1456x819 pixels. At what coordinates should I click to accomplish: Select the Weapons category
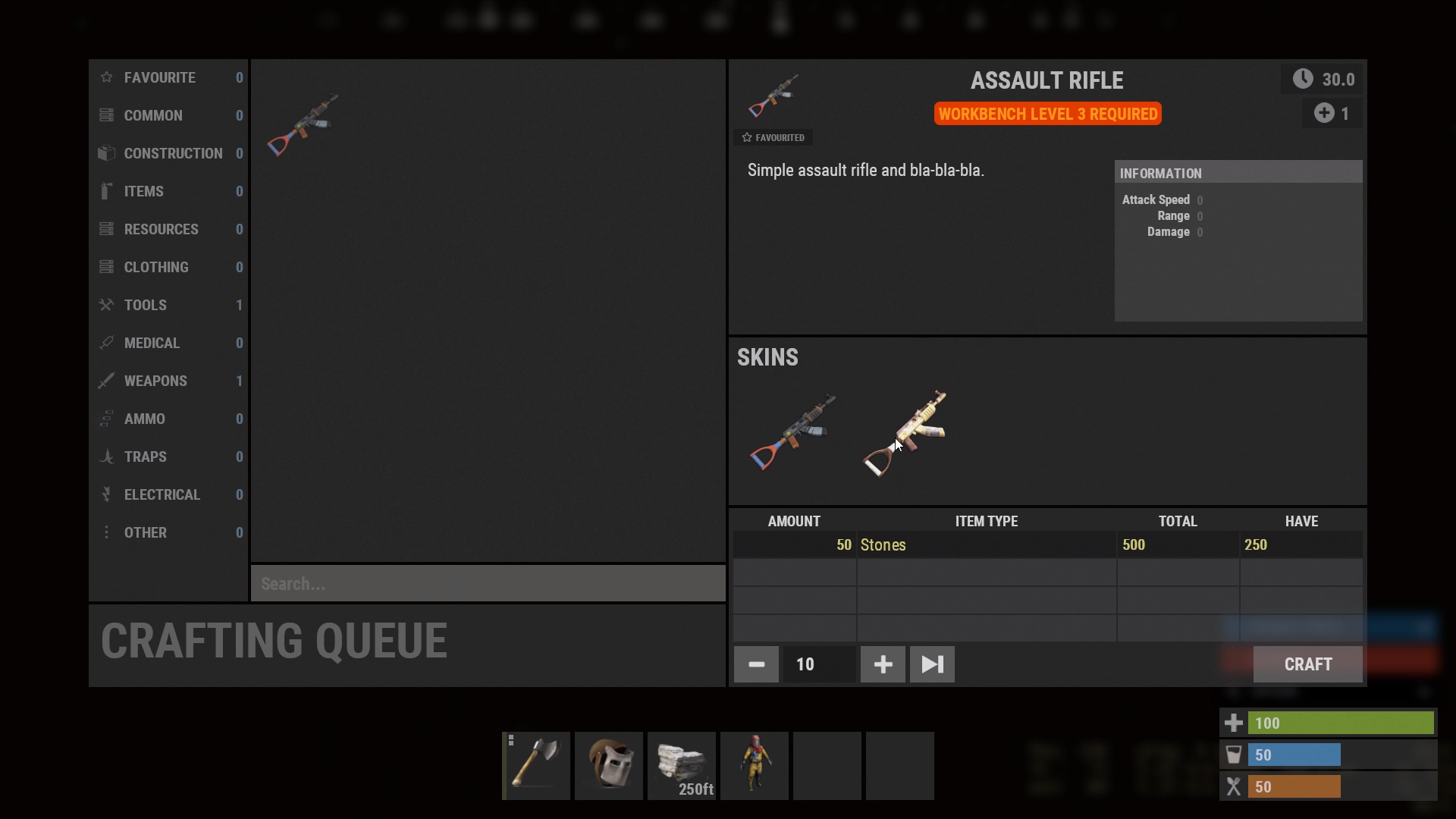pos(168,381)
